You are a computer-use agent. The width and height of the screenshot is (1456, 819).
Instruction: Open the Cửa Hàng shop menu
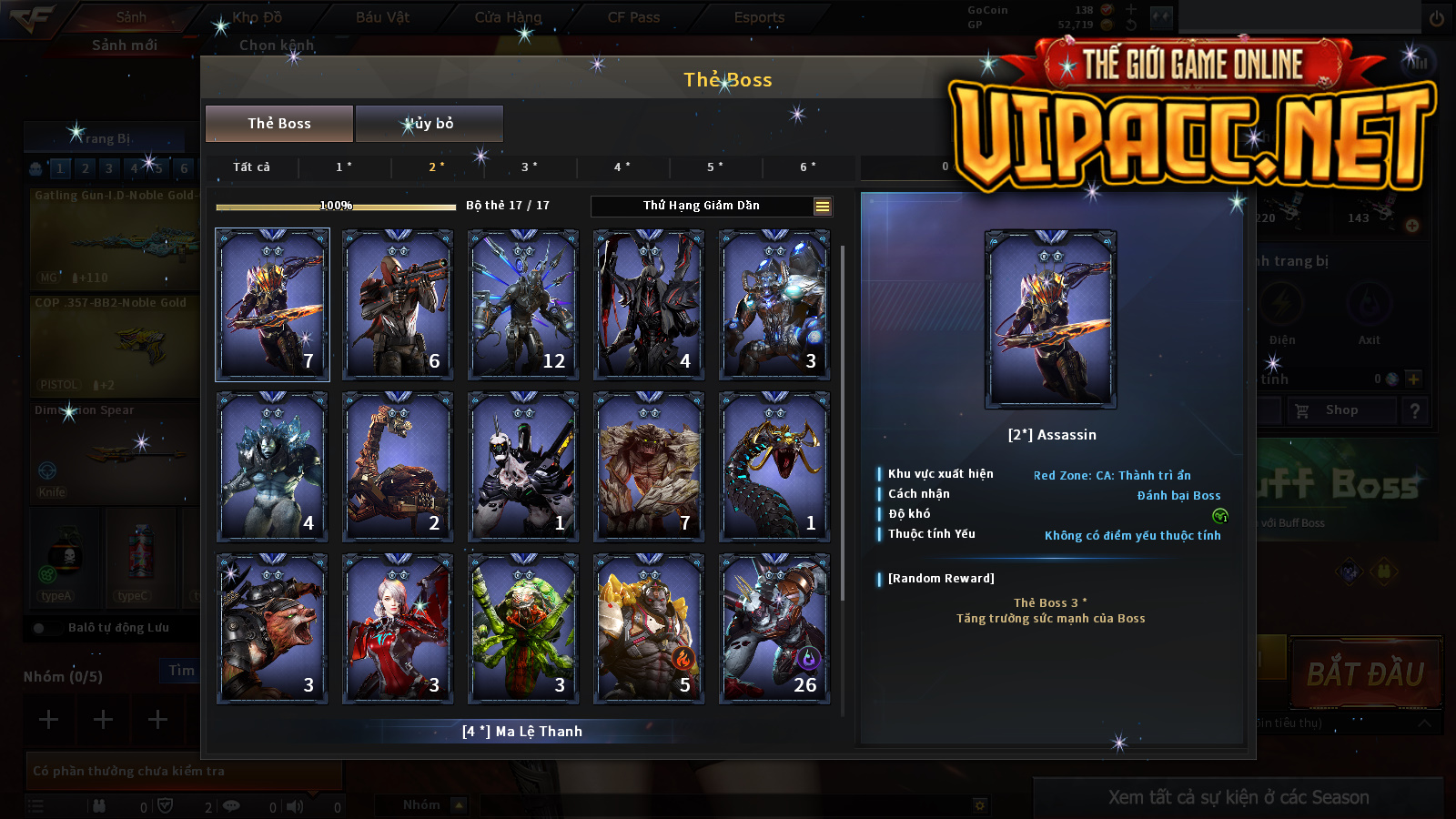click(x=508, y=17)
